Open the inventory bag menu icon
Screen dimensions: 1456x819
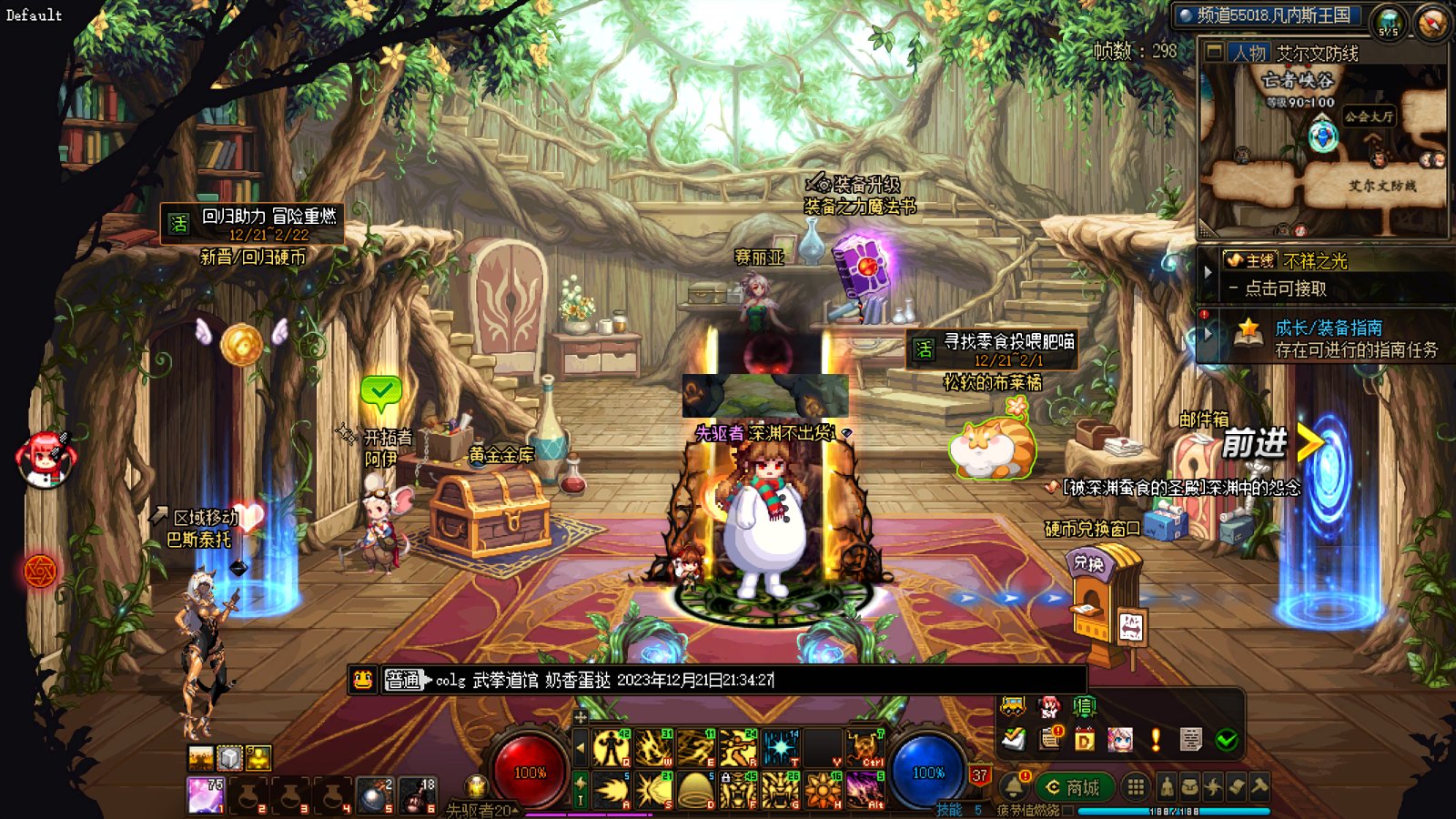point(1189,787)
